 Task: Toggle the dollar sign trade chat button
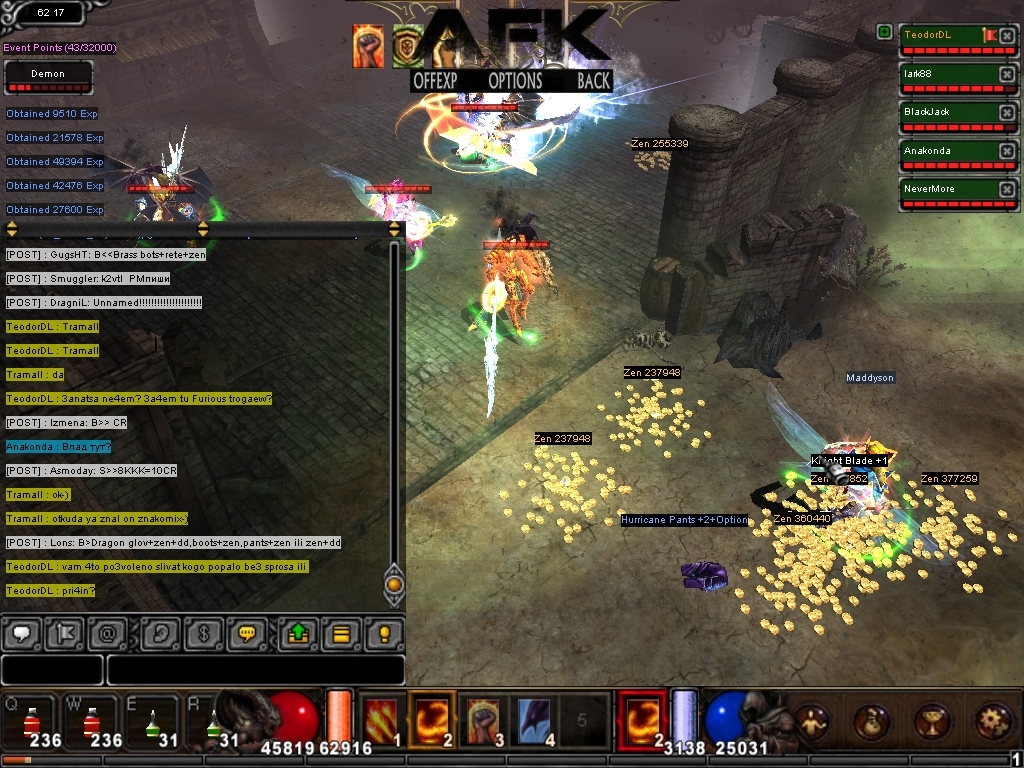click(x=203, y=633)
